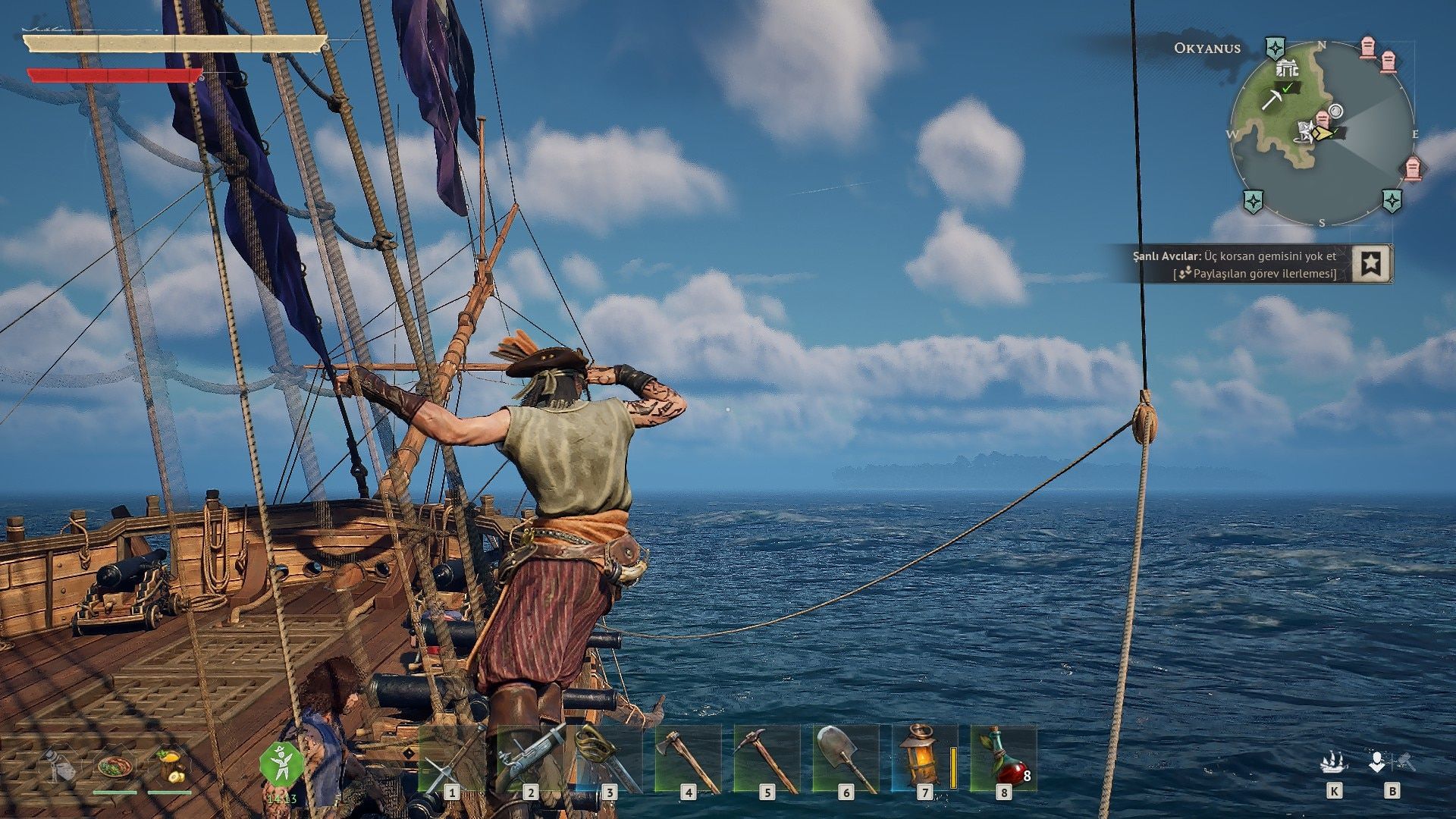The width and height of the screenshot is (1456, 819).
Task: Select the shovel slot
Action: point(846,760)
